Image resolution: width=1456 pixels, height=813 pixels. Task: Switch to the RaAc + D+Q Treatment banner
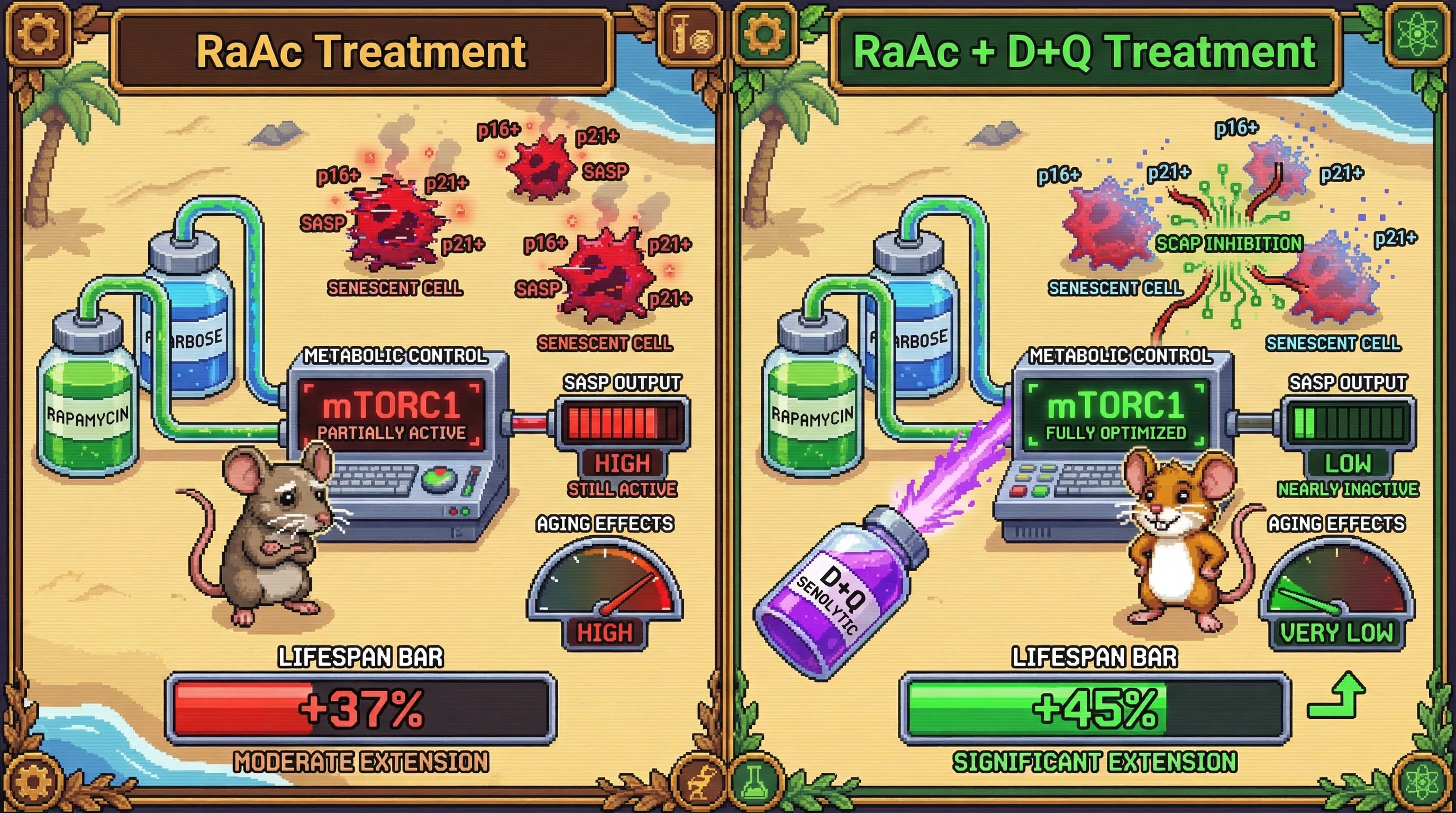click(1085, 52)
